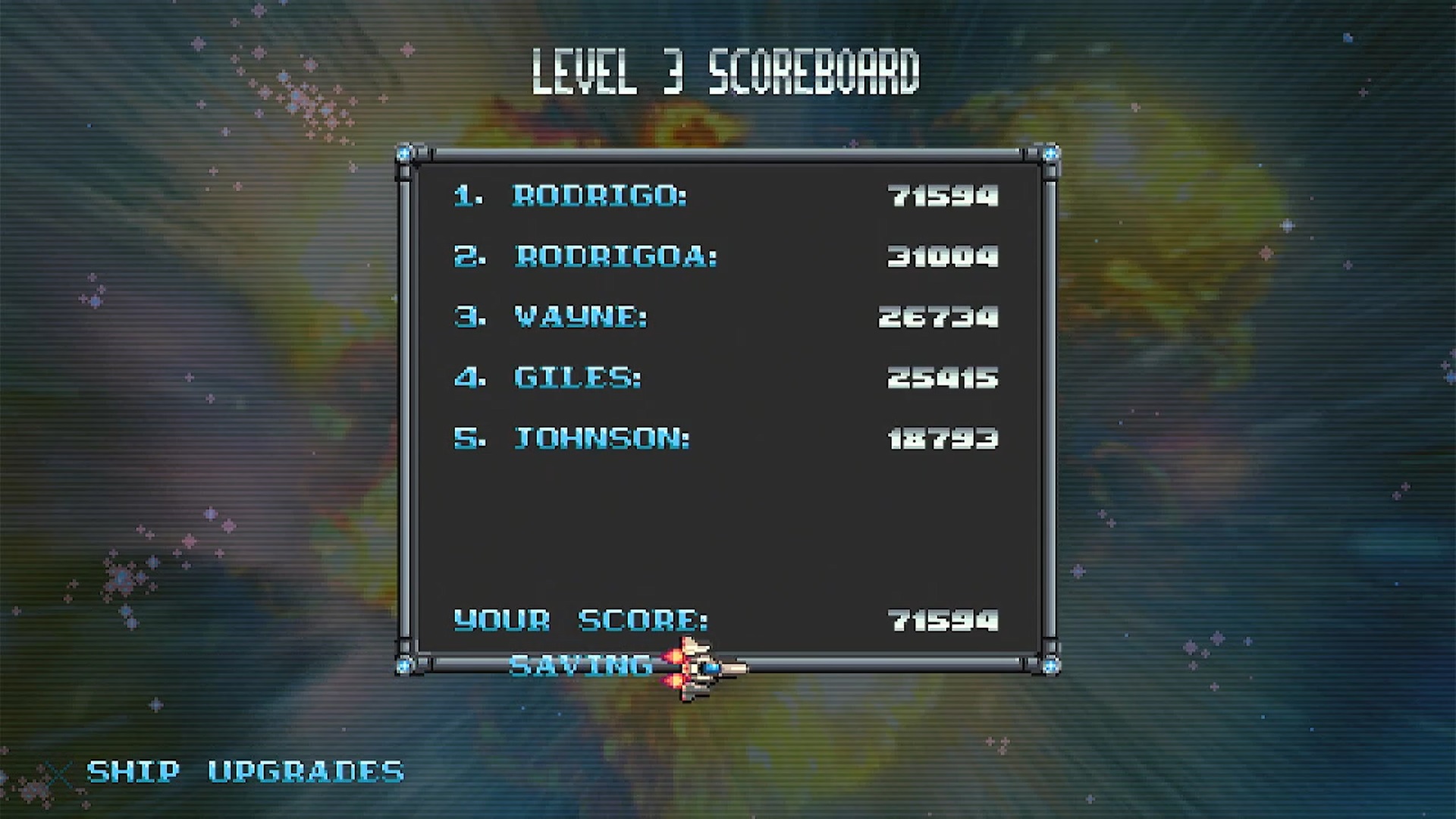1456x819 pixels.
Task: Open the Ship Upgrades screen
Action: pos(245,772)
